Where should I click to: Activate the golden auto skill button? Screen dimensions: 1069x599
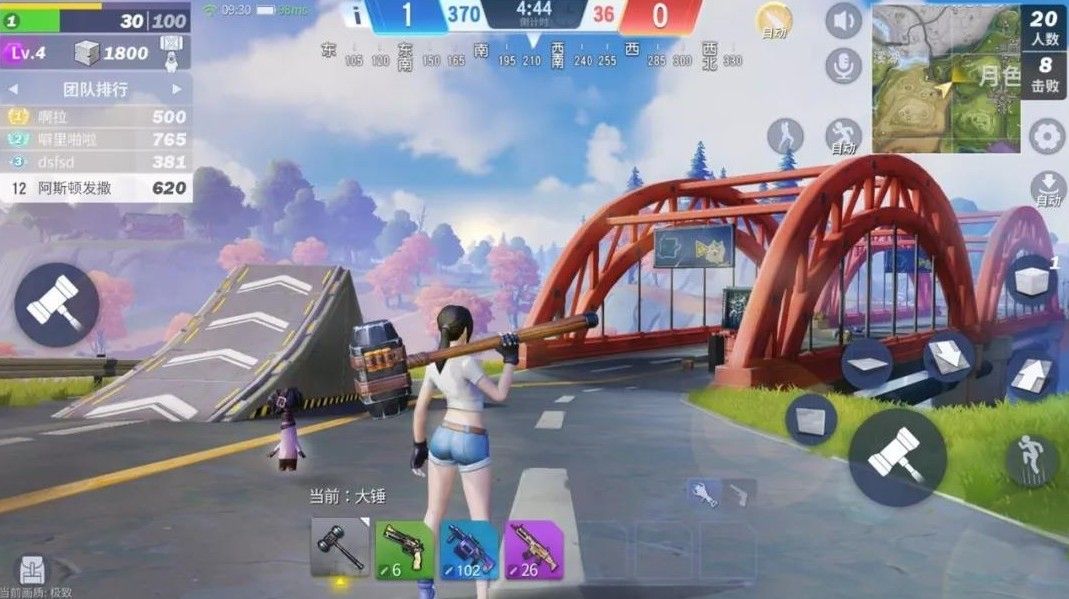(x=773, y=20)
